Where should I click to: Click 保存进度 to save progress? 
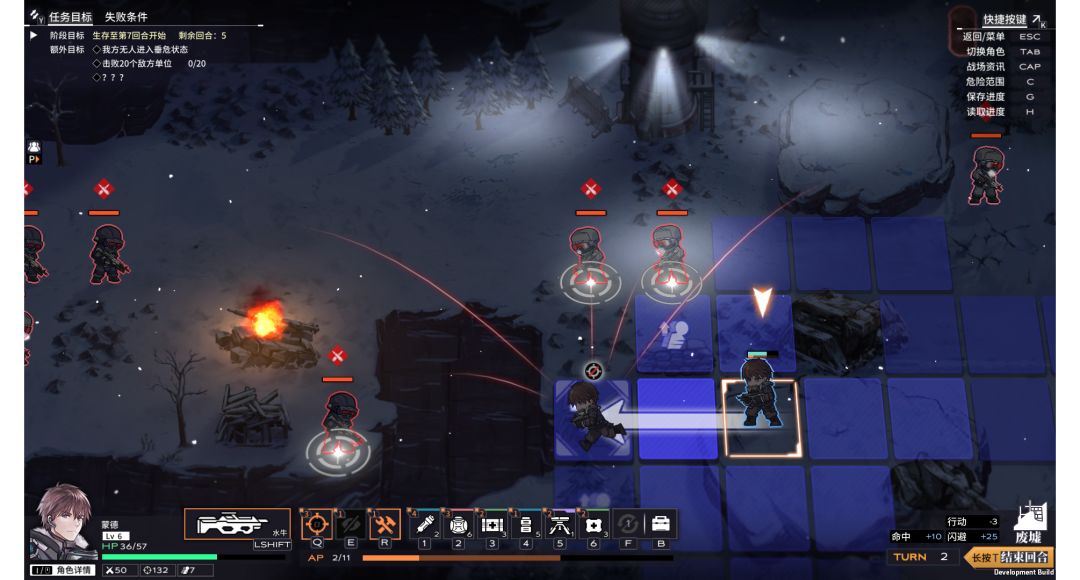984,97
